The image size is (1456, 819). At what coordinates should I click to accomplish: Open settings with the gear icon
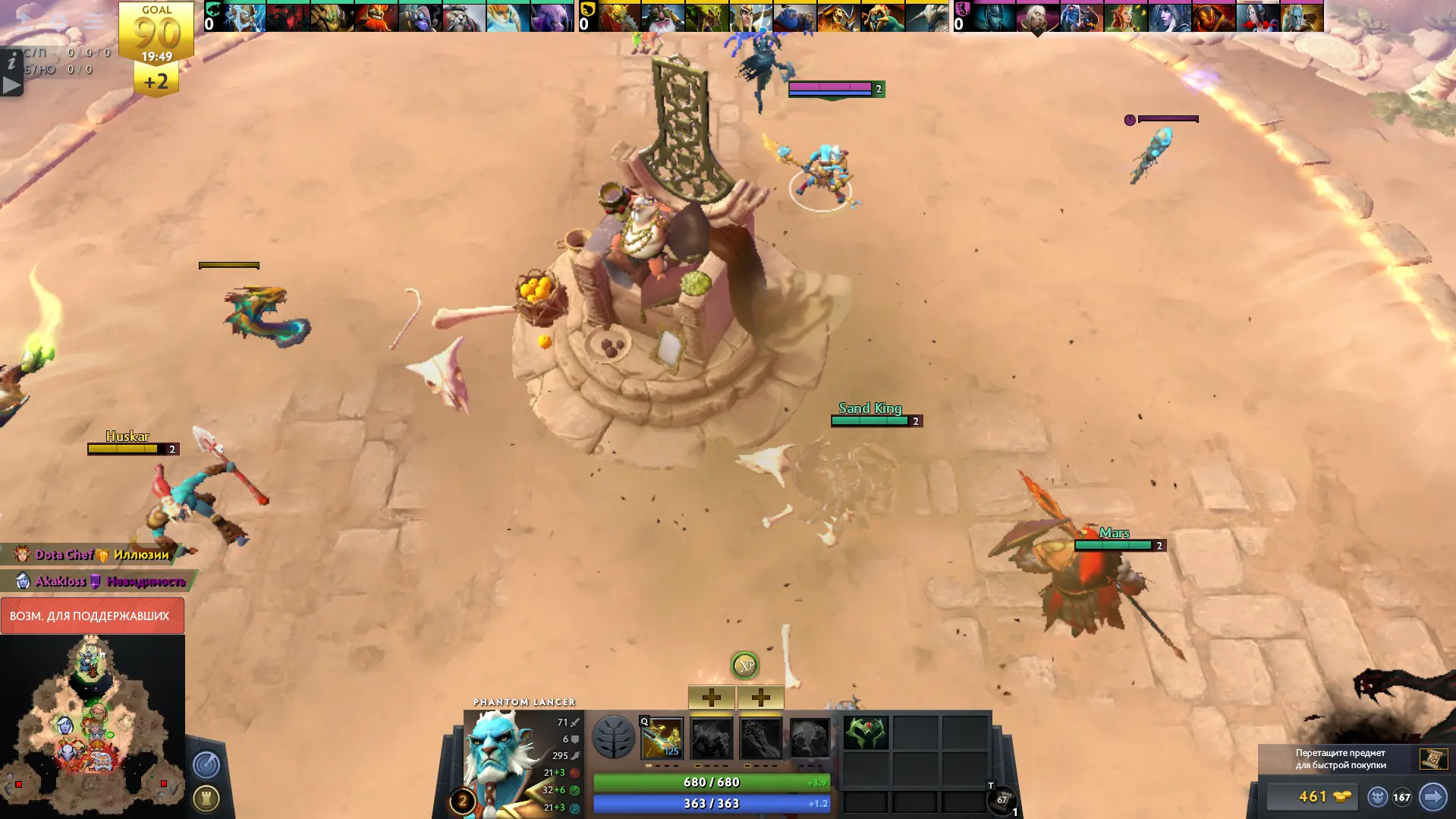point(59,20)
